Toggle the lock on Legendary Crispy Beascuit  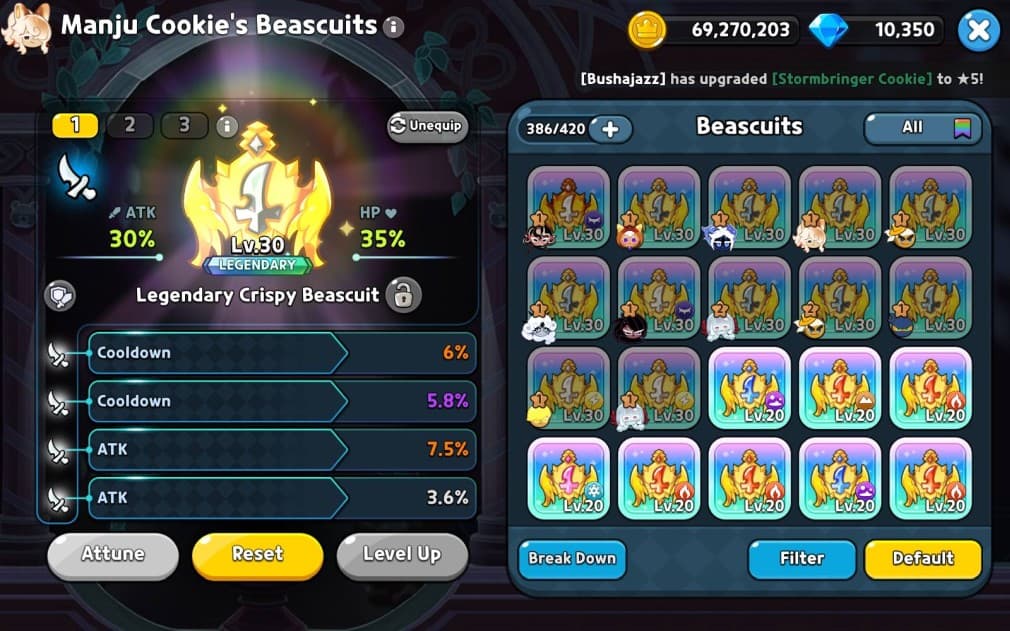coord(403,295)
